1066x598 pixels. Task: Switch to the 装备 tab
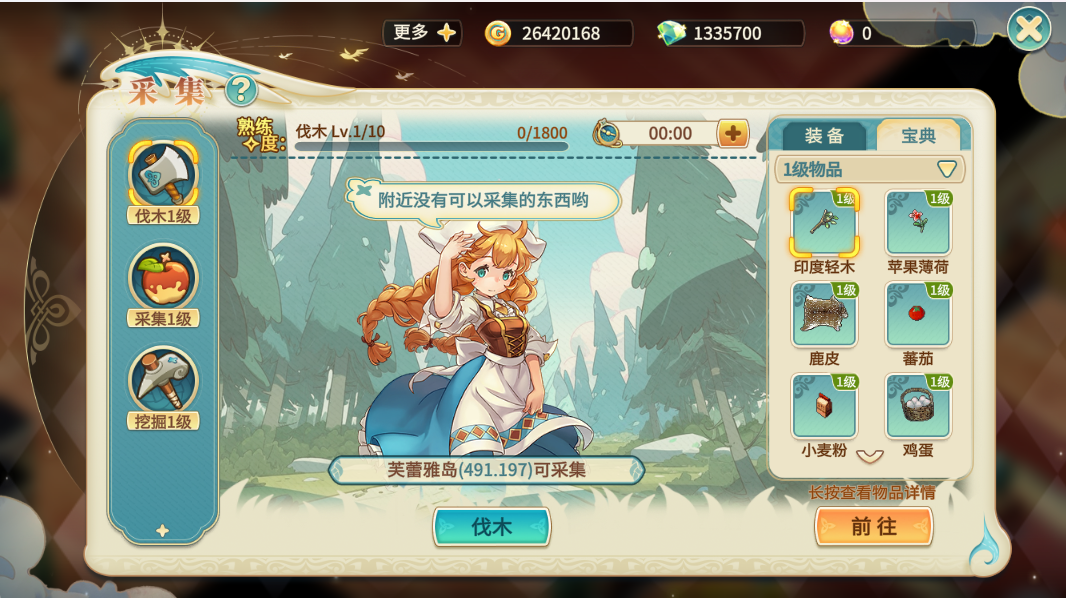pos(824,137)
